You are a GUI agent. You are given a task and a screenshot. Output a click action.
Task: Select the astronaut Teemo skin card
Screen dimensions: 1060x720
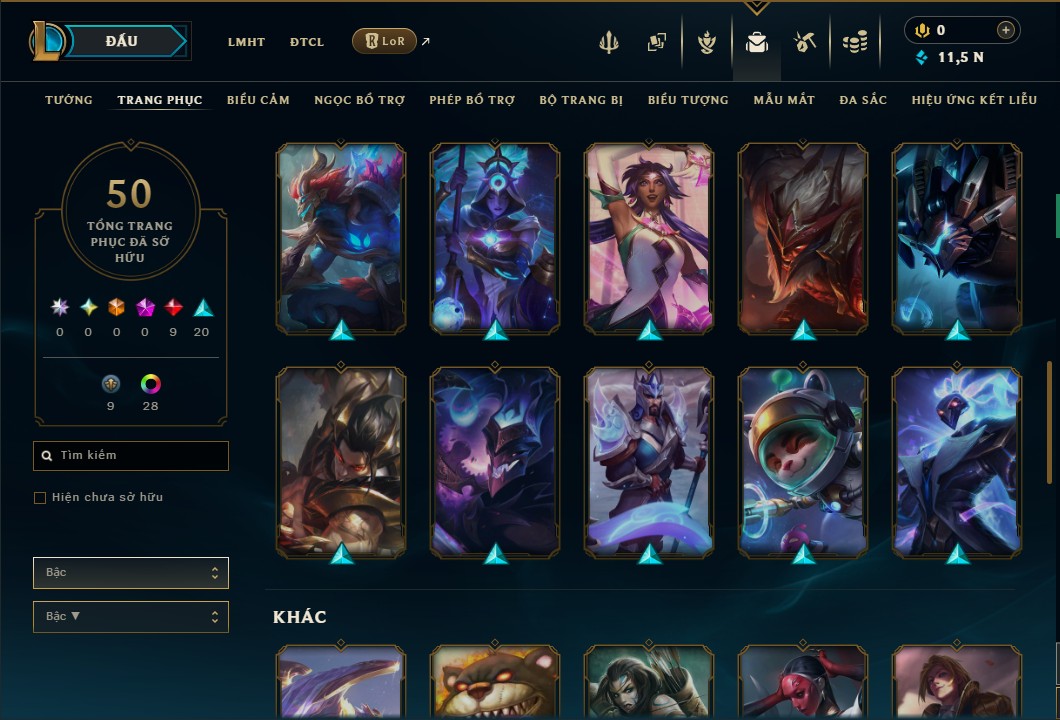click(x=803, y=460)
